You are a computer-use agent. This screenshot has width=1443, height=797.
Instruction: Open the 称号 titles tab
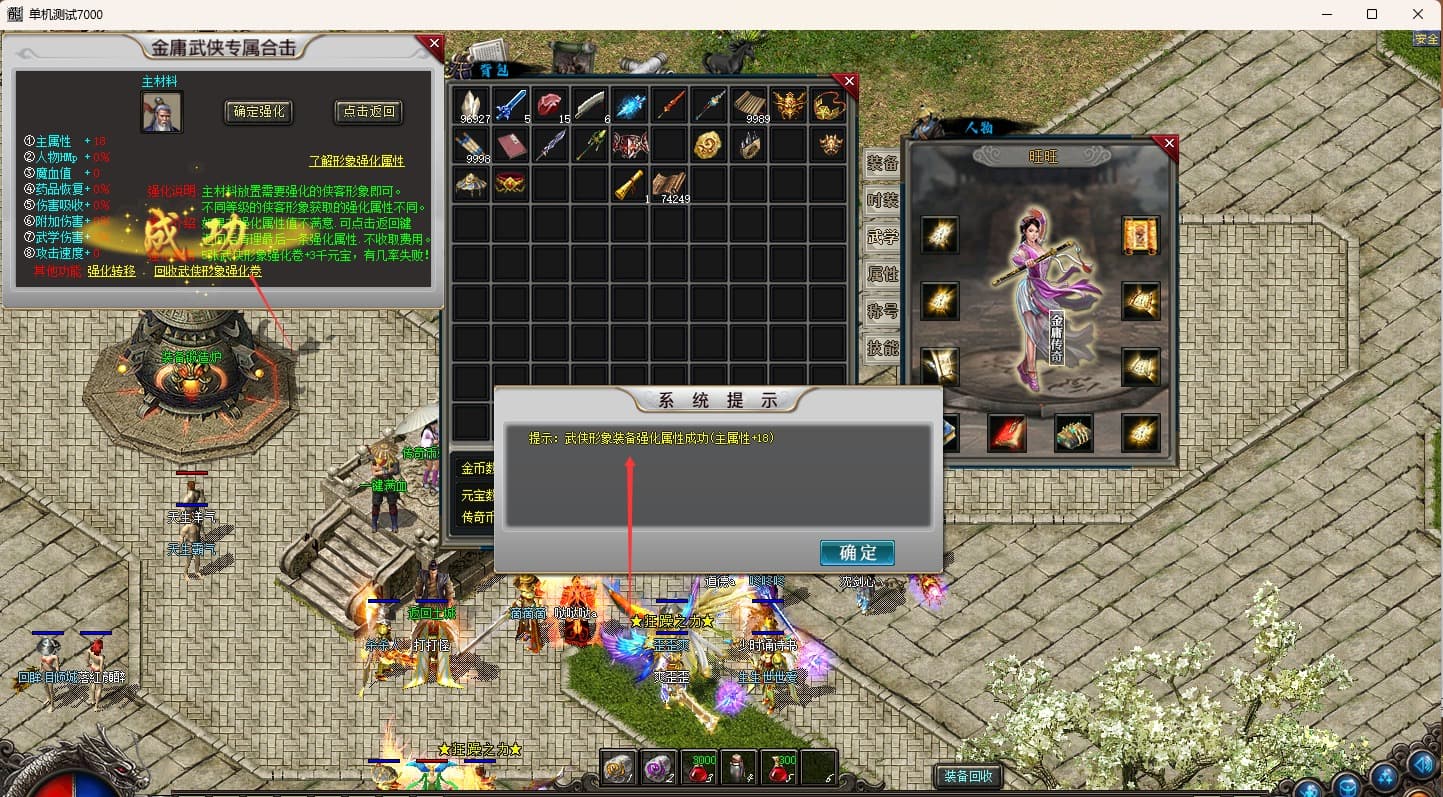pos(882,311)
